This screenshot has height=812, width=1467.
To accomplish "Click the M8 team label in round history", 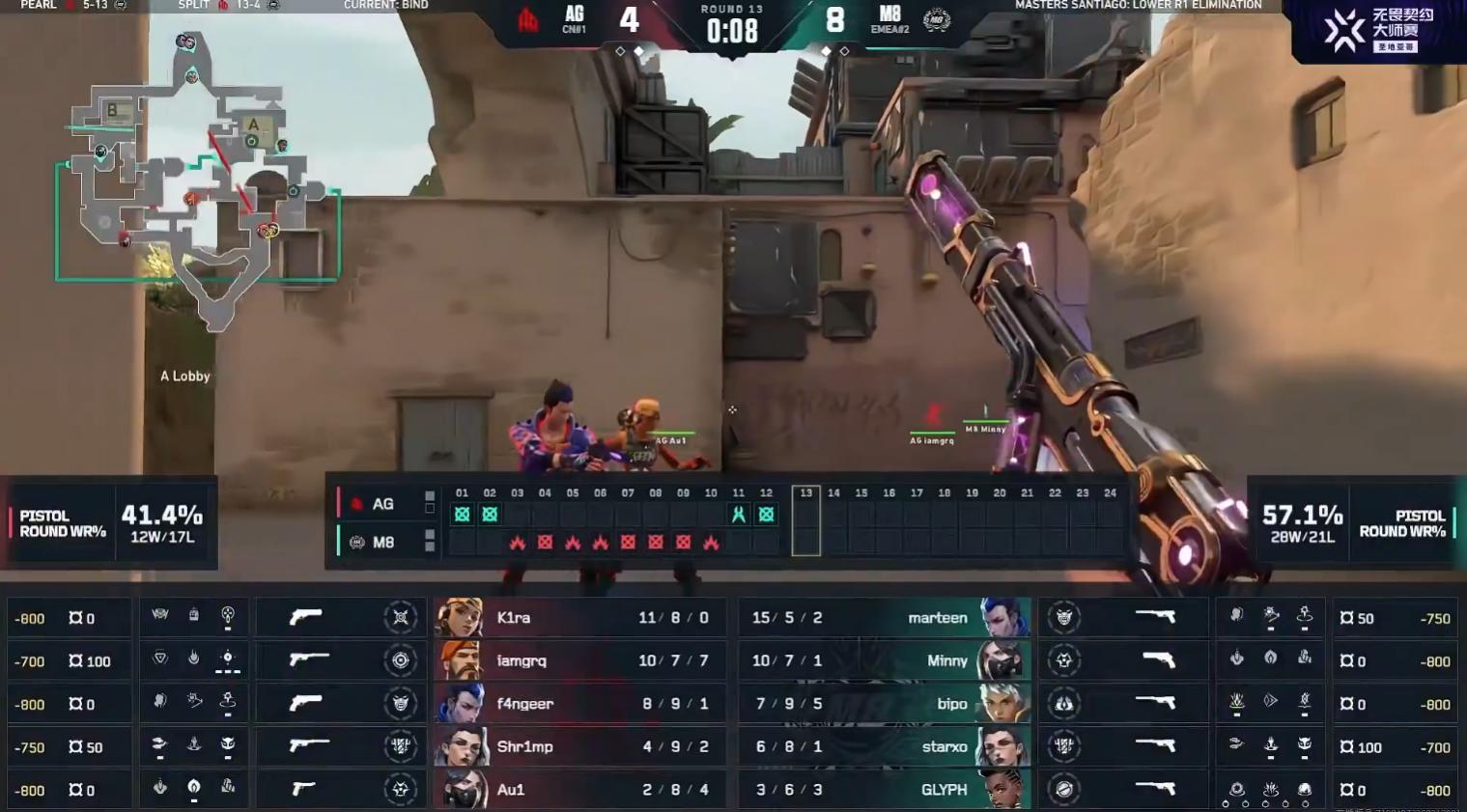I will [382, 543].
